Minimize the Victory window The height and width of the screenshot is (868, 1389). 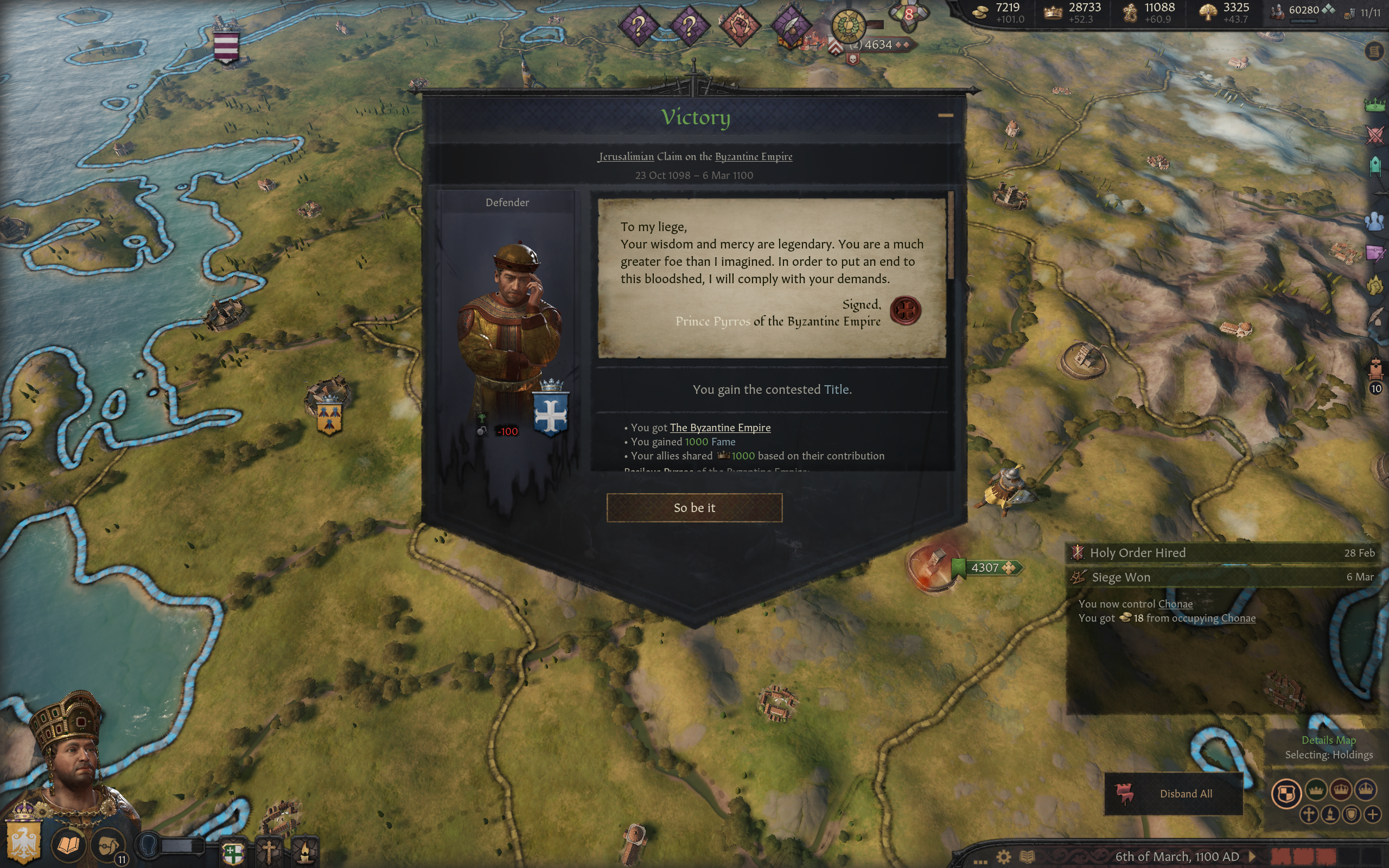[x=945, y=116]
